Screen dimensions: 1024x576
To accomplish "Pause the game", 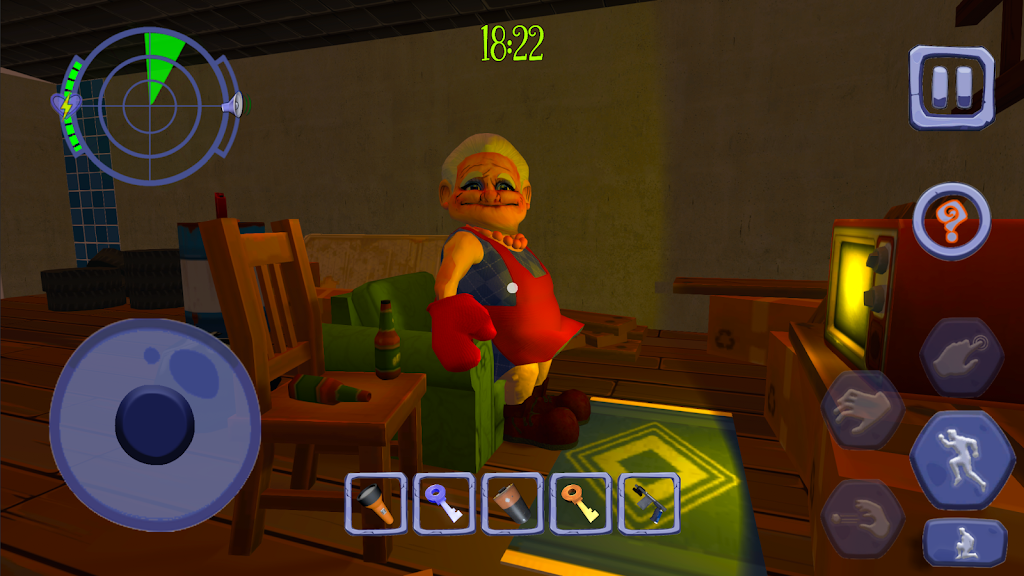I will [951, 87].
